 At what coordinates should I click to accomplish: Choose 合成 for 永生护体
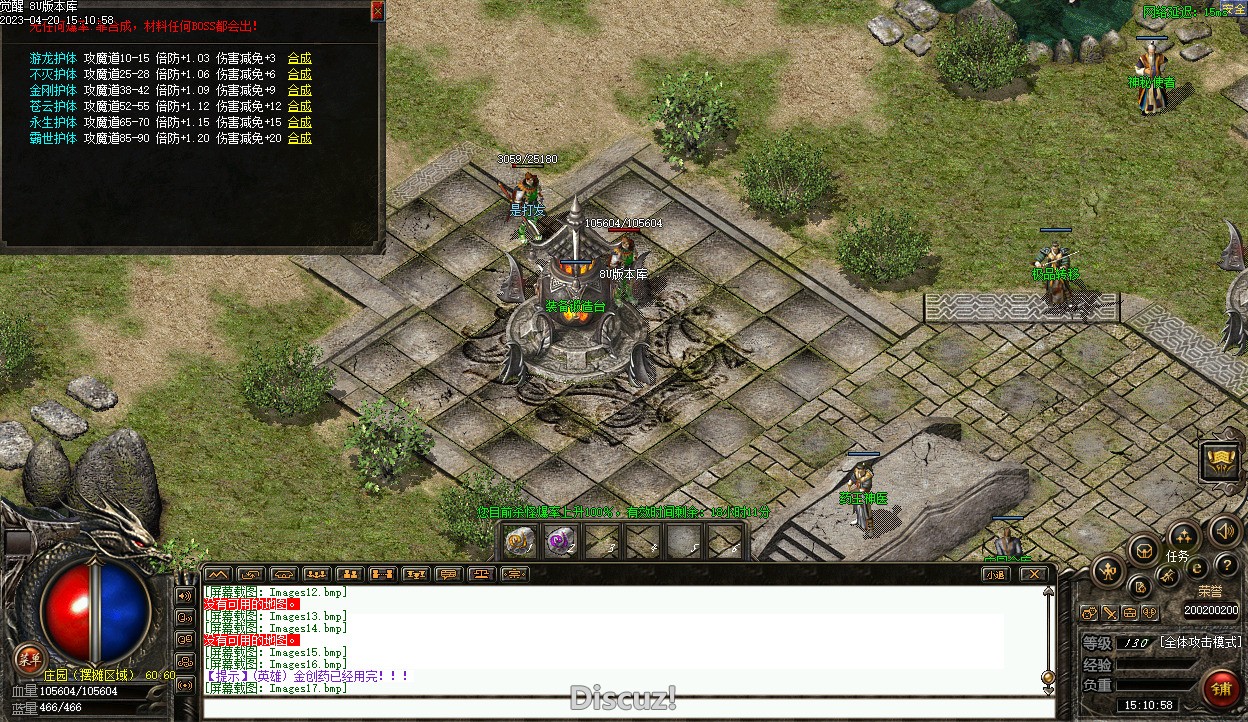(299, 122)
